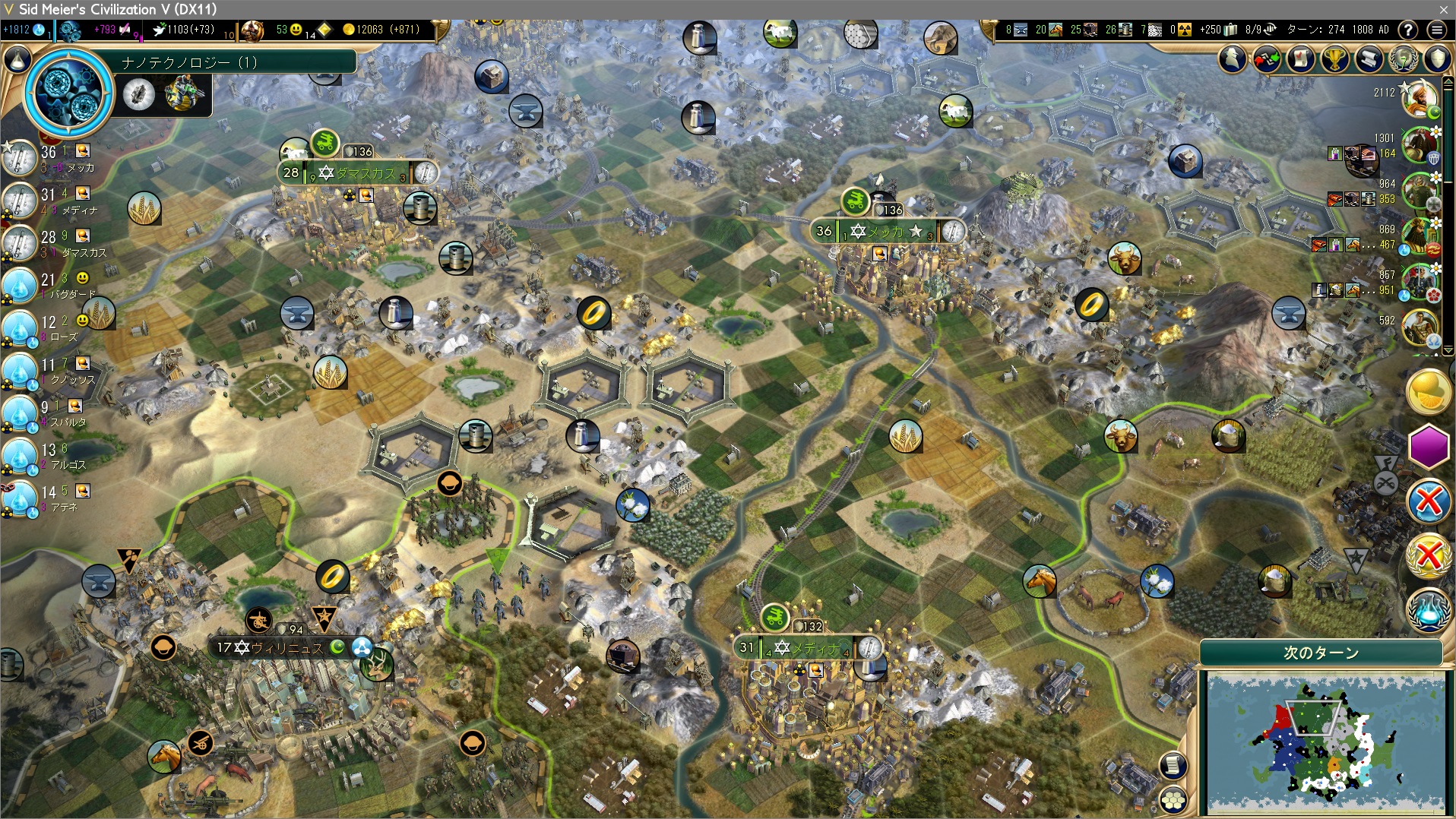
Task: Open the main menu hamburger button
Action: click(x=1436, y=30)
